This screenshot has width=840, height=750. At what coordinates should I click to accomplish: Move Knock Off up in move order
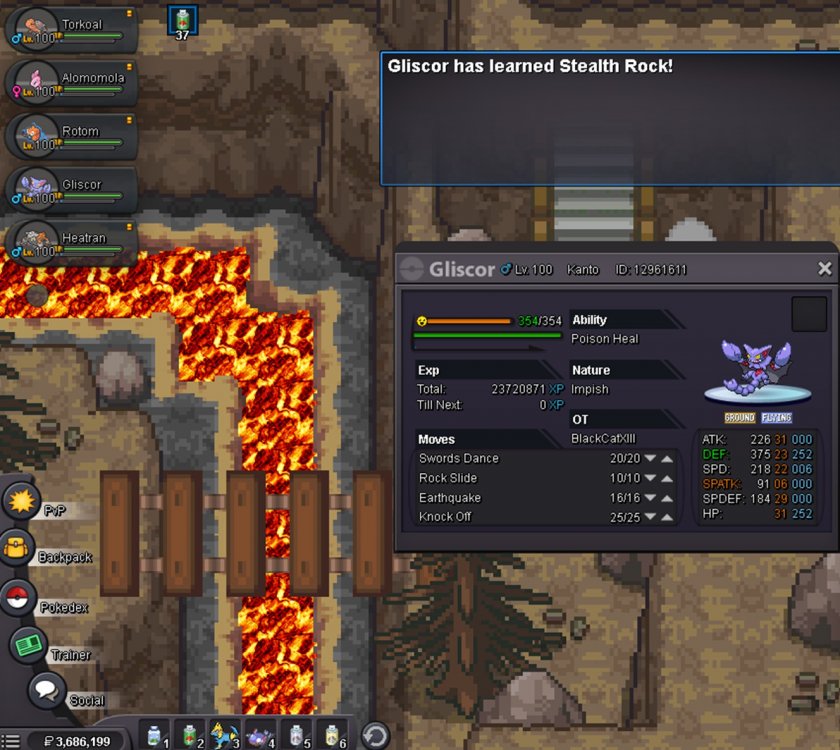click(x=667, y=517)
